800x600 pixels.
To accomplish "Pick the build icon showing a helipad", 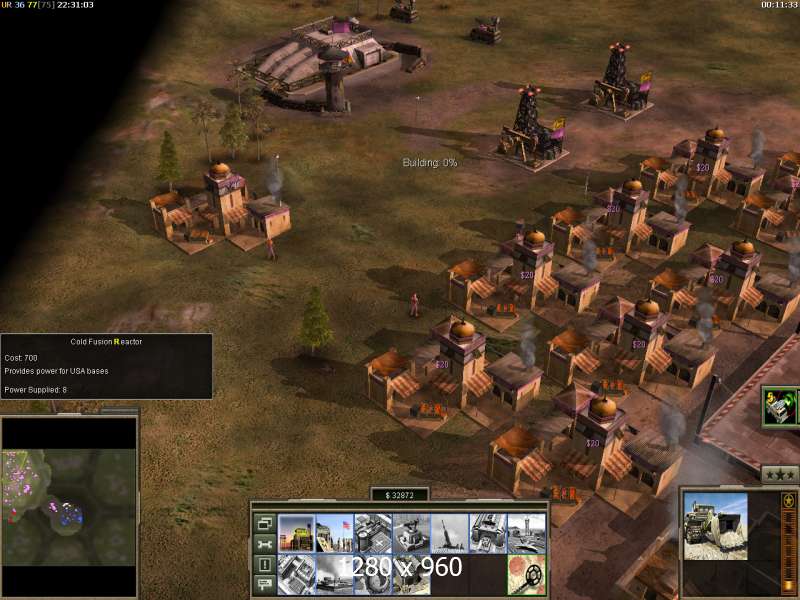I will [373, 533].
